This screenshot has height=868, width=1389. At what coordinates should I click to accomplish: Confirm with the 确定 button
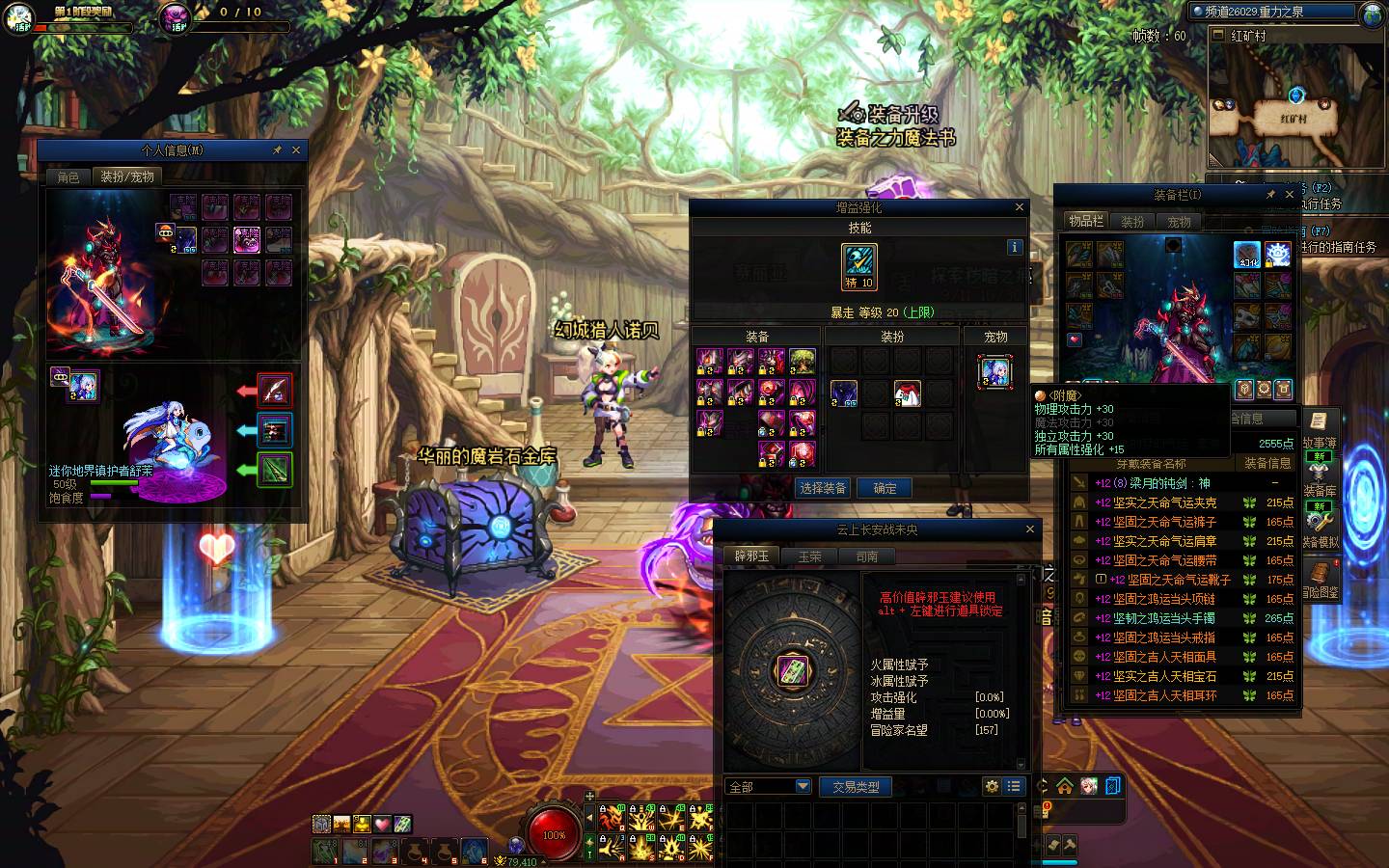click(x=885, y=488)
